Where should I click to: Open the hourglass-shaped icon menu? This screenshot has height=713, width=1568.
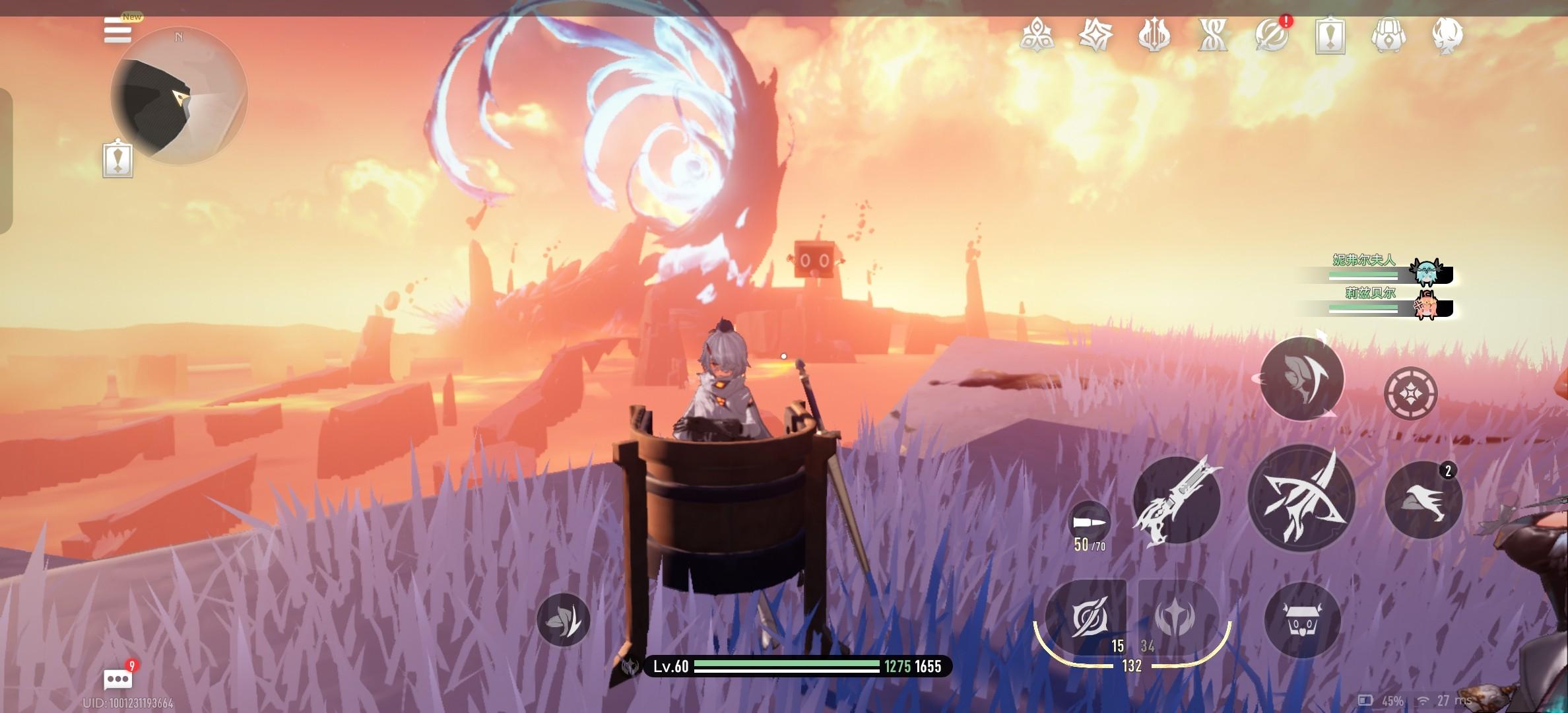tap(1213, 35)
